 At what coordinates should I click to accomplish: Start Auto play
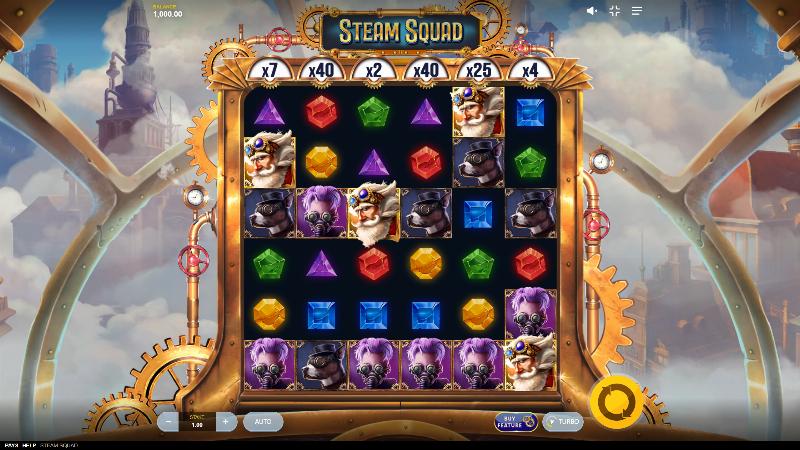263,422
